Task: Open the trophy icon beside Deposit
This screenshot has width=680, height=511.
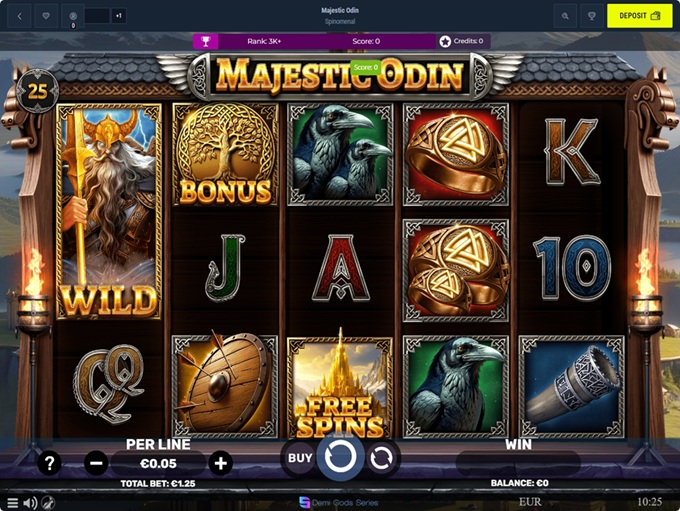Action: pos(592,16)
